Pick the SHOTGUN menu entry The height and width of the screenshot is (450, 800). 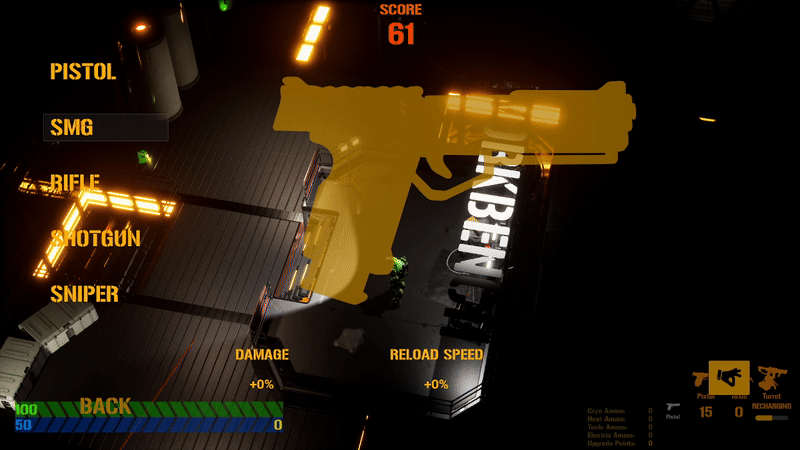coord(96,238)
